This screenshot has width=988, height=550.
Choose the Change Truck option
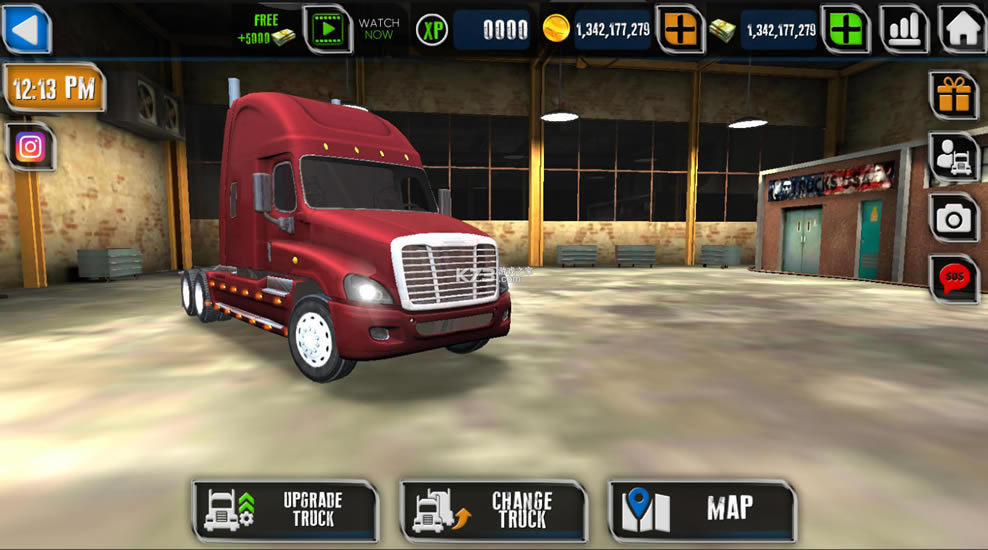point(493,510)
